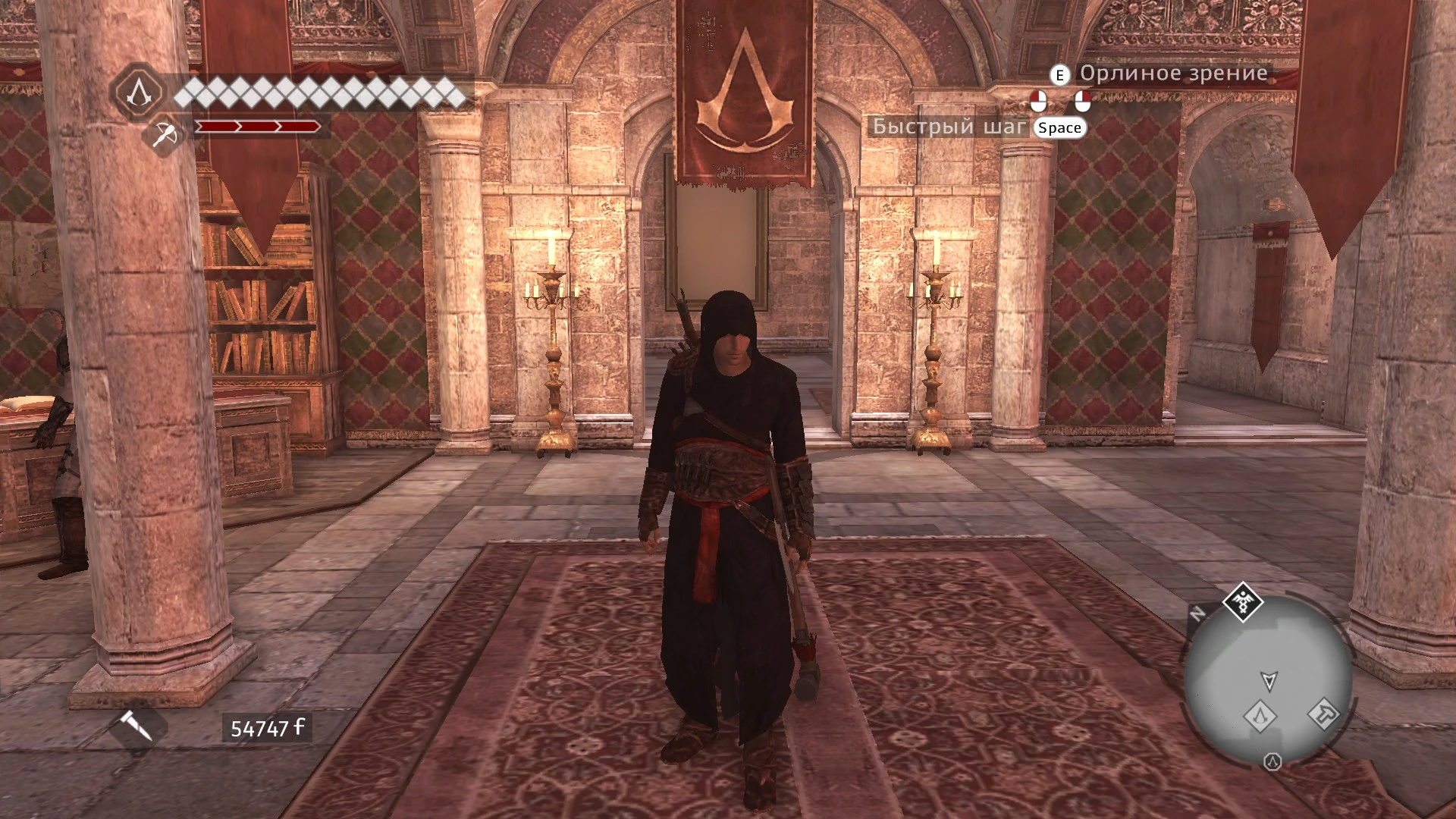Toggle Eagle Vision with the E key prompt
Screen dimensions: 1456x819
click(1059, 74)
